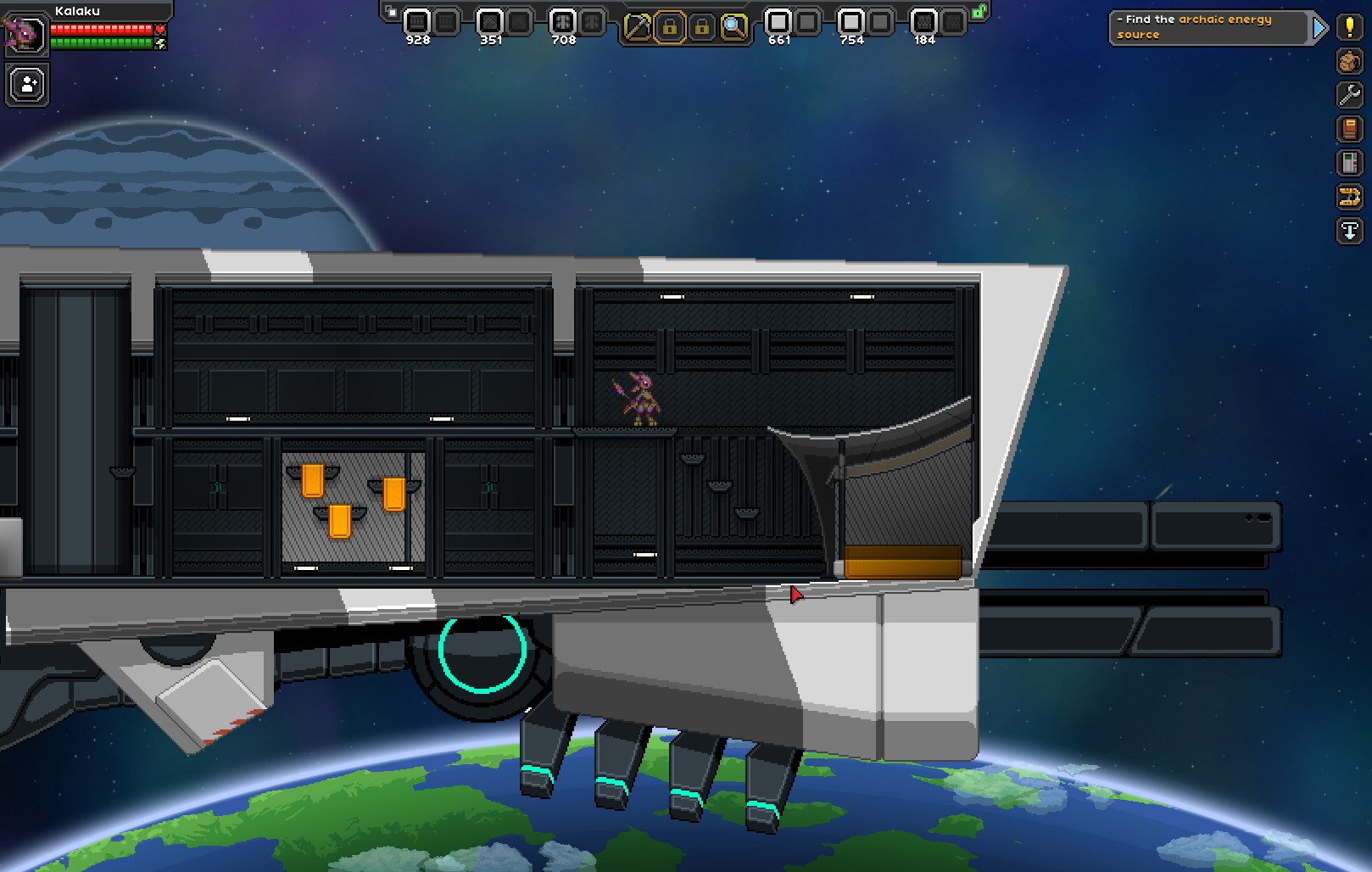This screenshot has height=872, width=1372.
Task: Select the hotbar slot with 184 blocks
Action: point(923,22)
